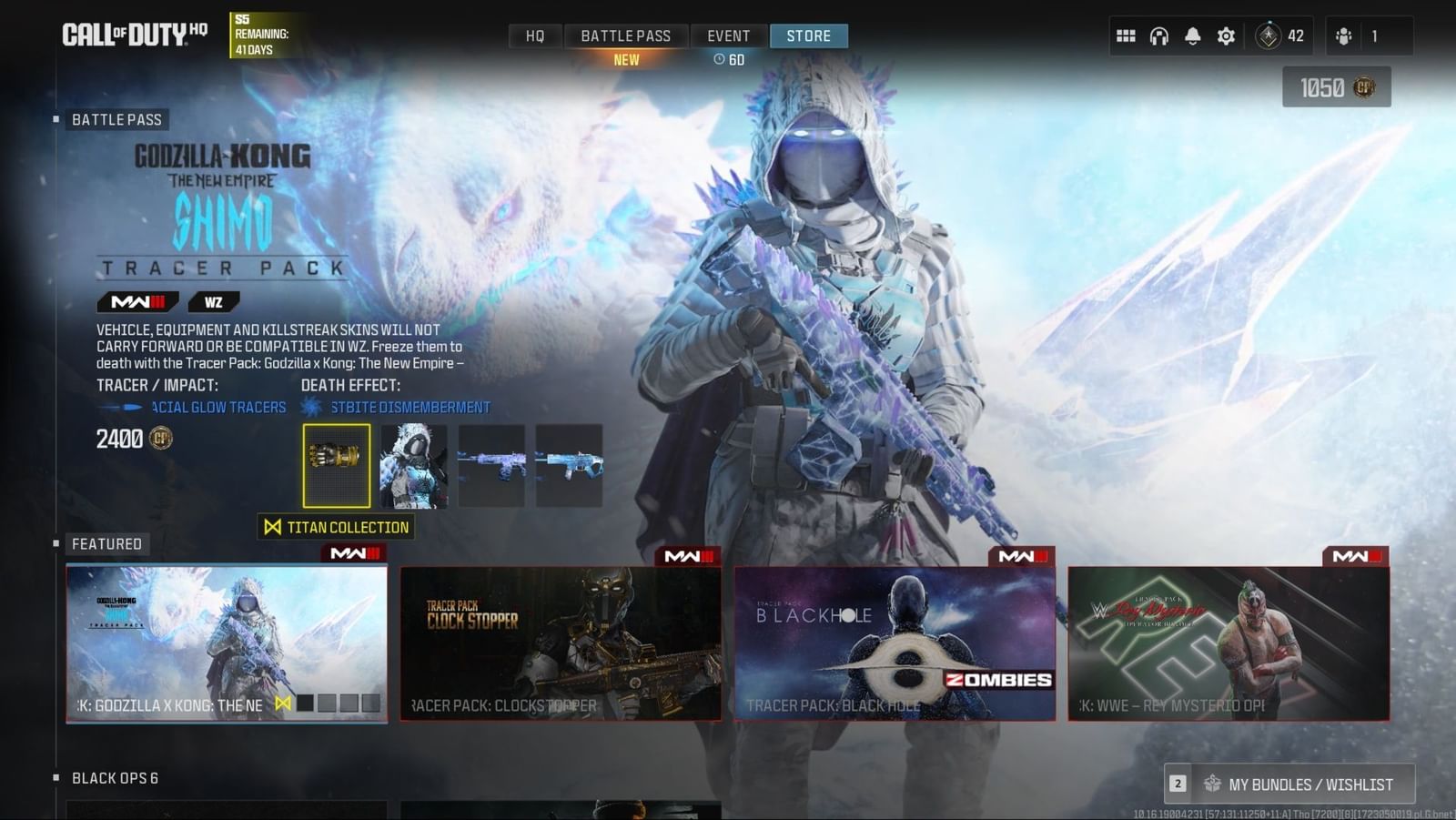Open the app grid menu icon

tap(1126, 35)
